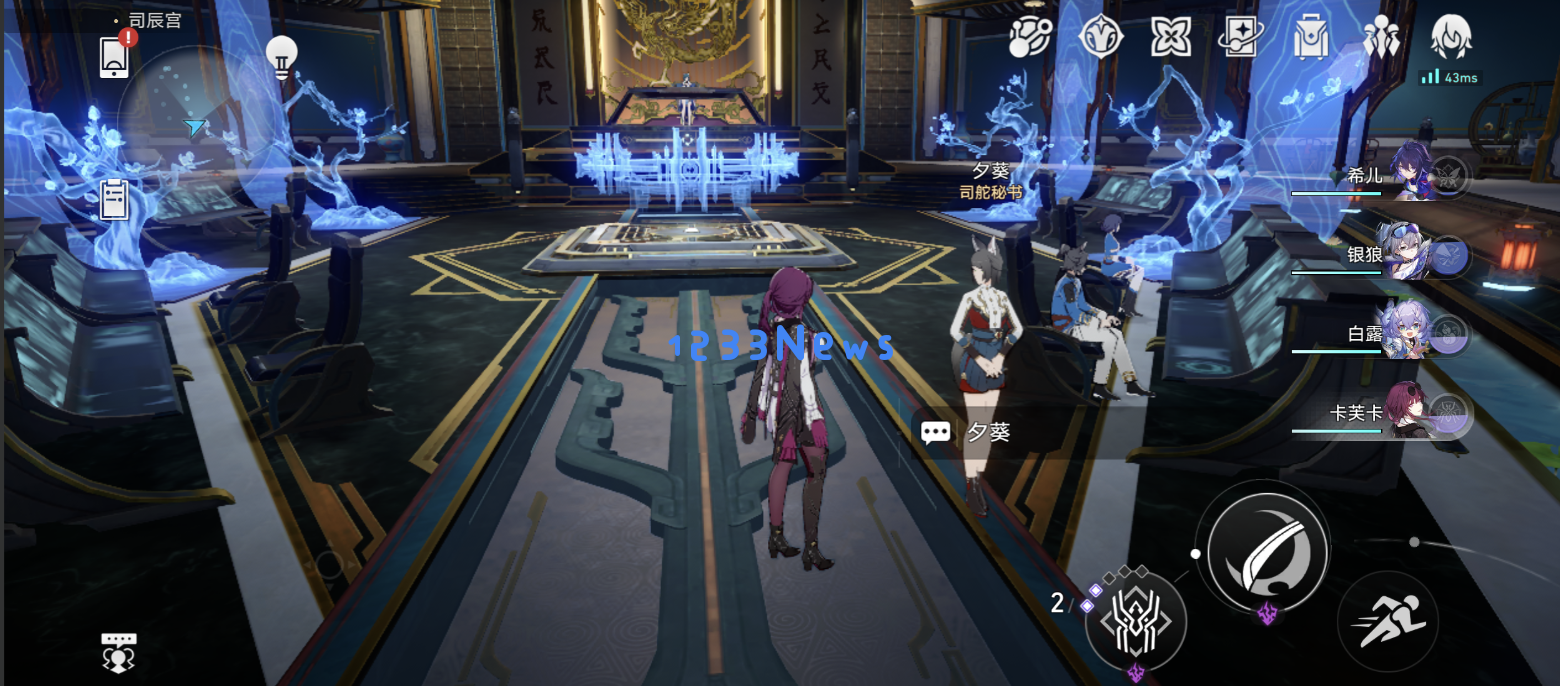
Task: Open the light bulb tutorial guide icon
Action: (x=282, y=58)
